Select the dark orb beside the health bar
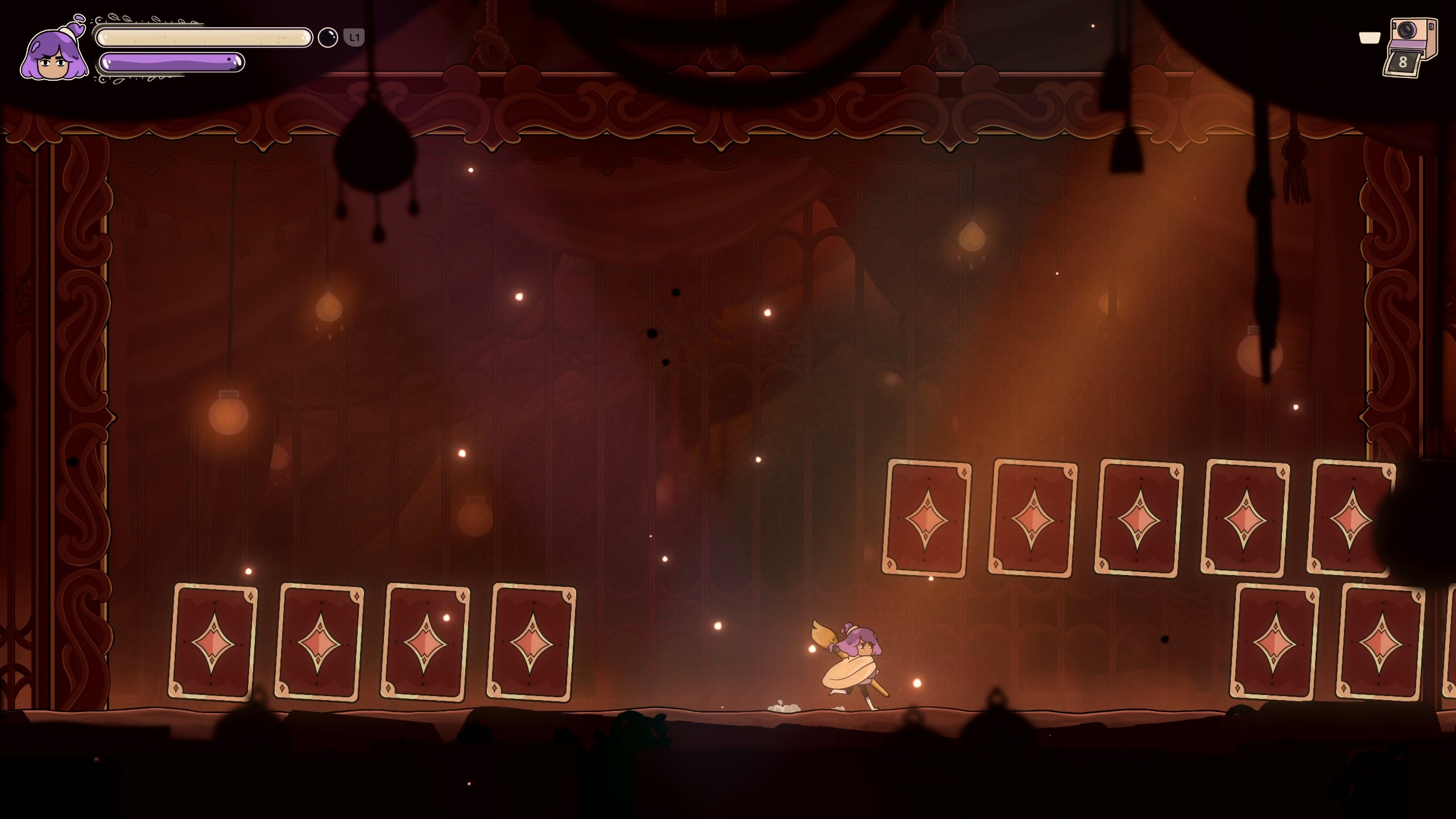1456x819 pixels. point(328,38)
